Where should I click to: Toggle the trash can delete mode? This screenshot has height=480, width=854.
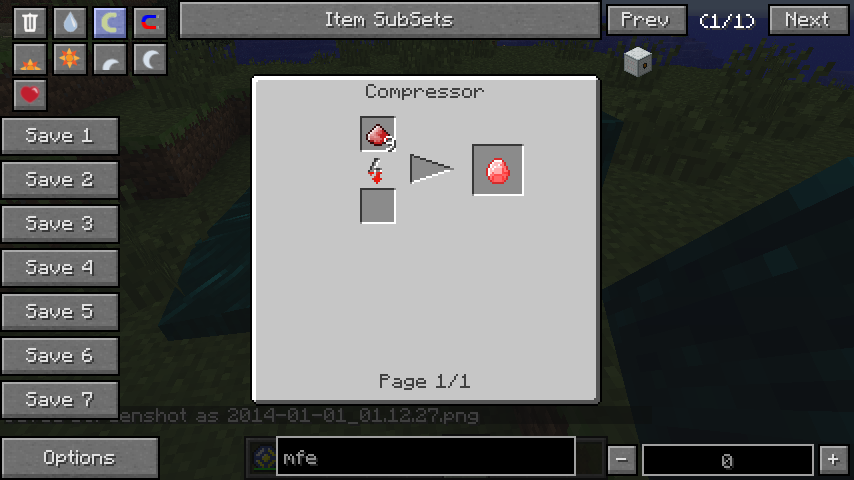point(30,22)
